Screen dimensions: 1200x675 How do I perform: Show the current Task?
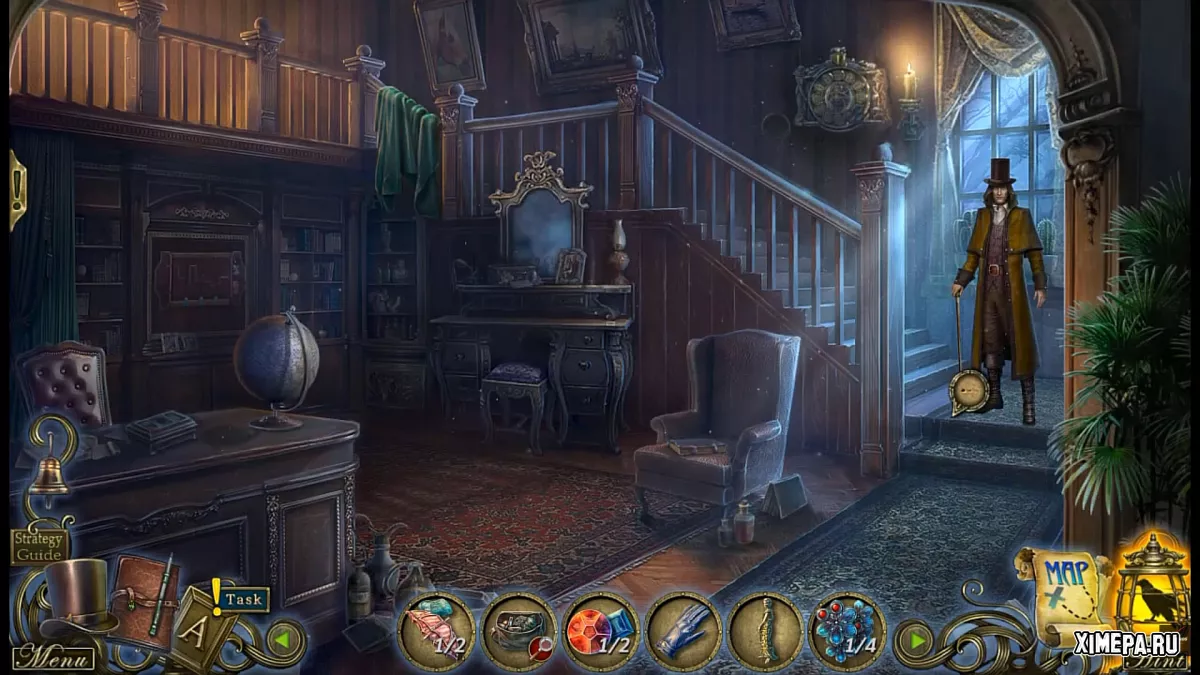pos(244,600)
